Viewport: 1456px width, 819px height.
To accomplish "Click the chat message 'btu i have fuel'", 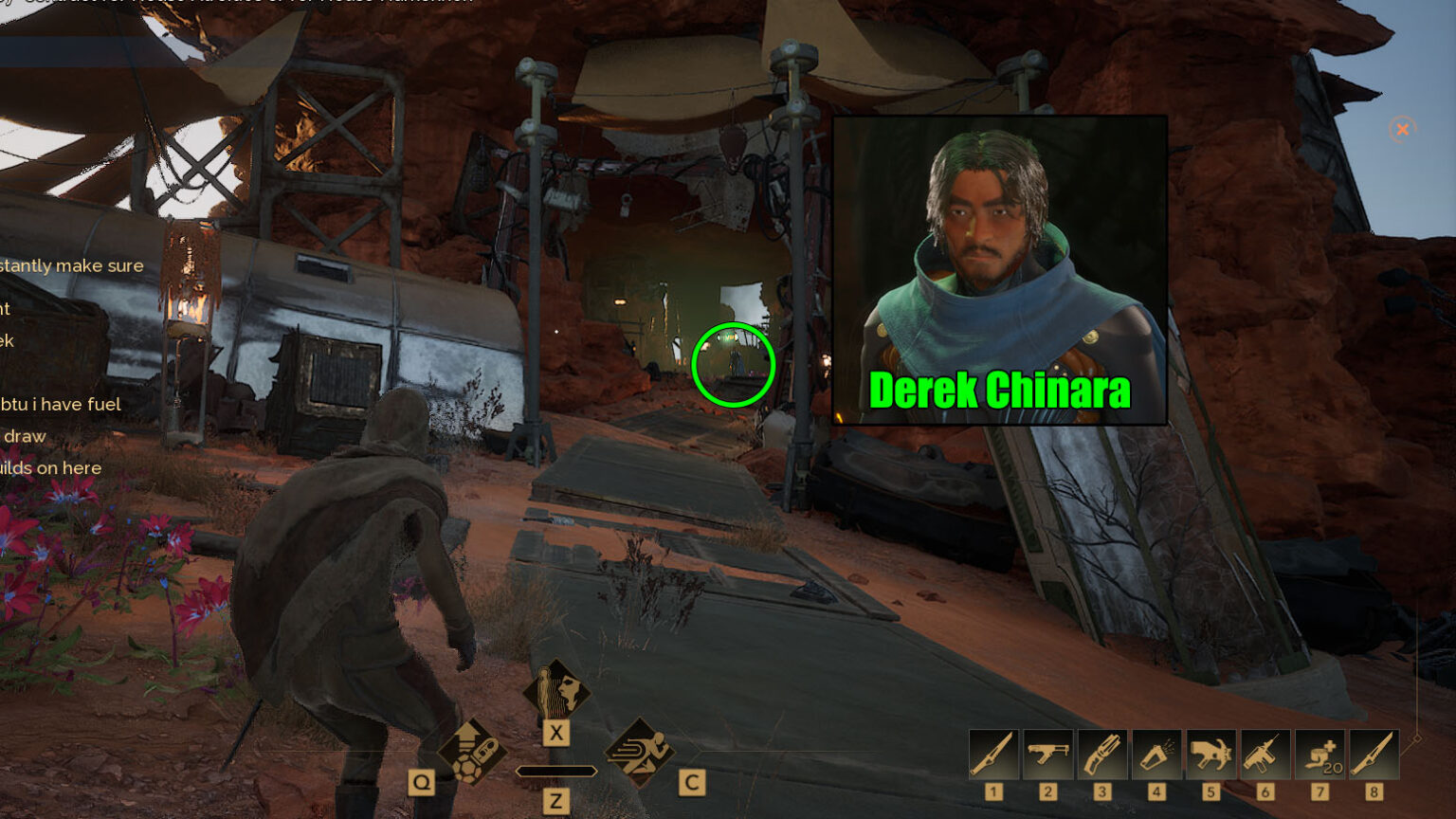I will (x=61, y=404).
